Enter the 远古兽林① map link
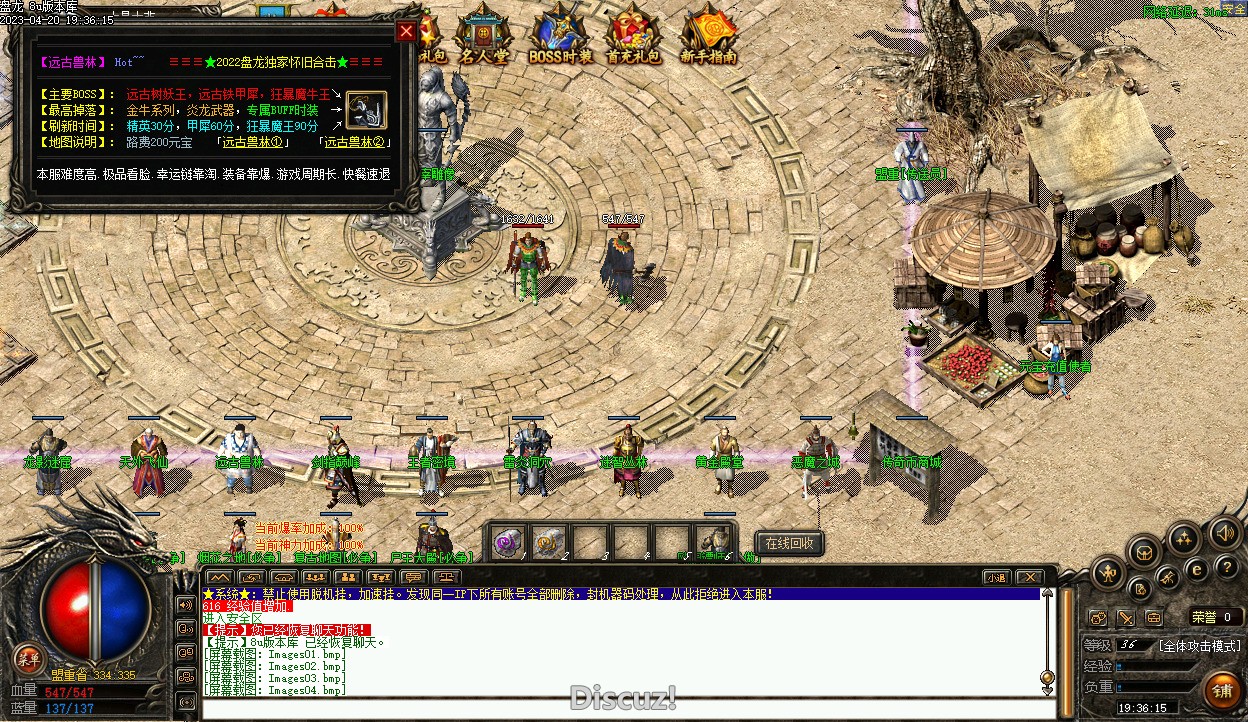1248x722 pixels. pyautogui.click(x=250, y=142)
